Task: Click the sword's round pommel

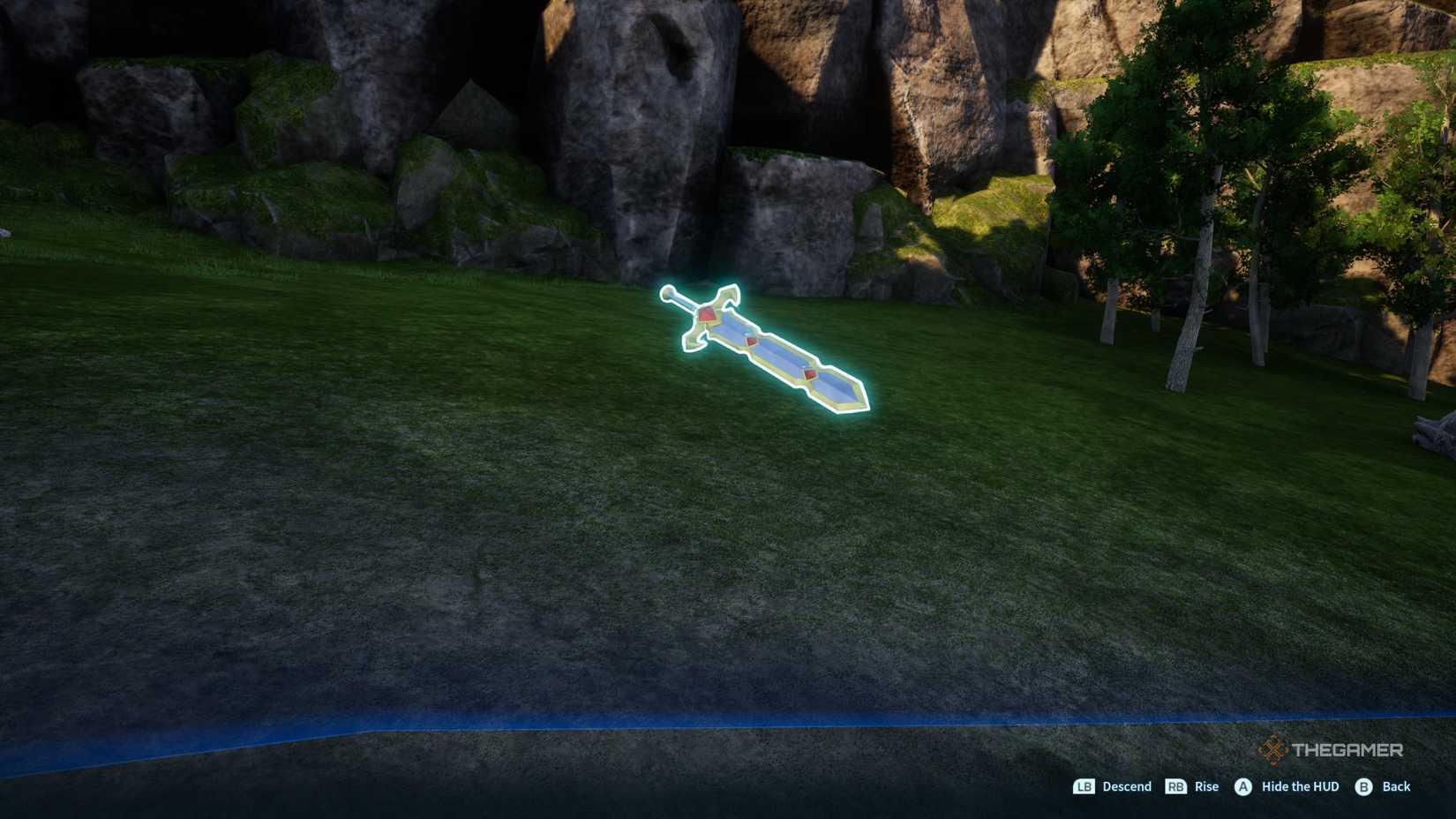Action: tap(669, 290)
